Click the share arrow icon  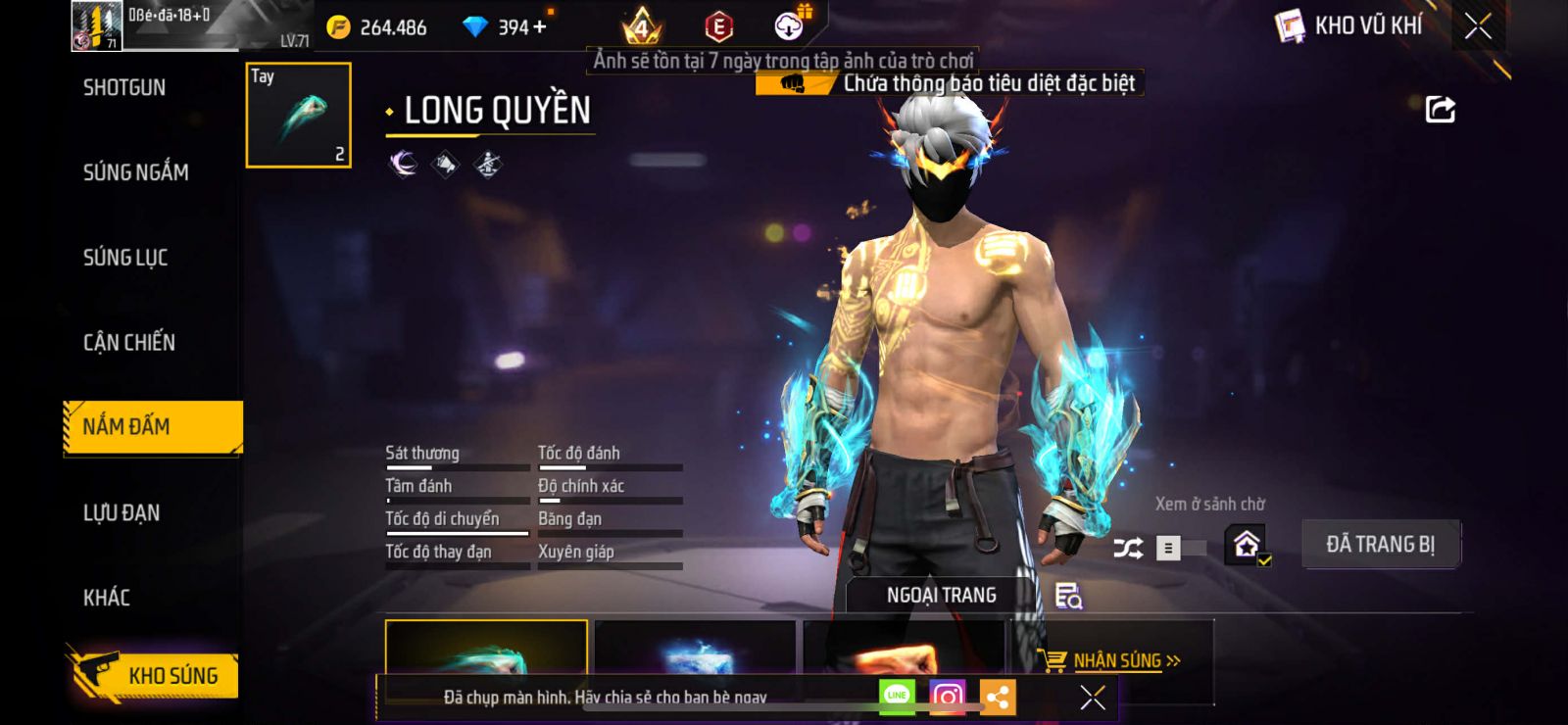click(1440, 110)
